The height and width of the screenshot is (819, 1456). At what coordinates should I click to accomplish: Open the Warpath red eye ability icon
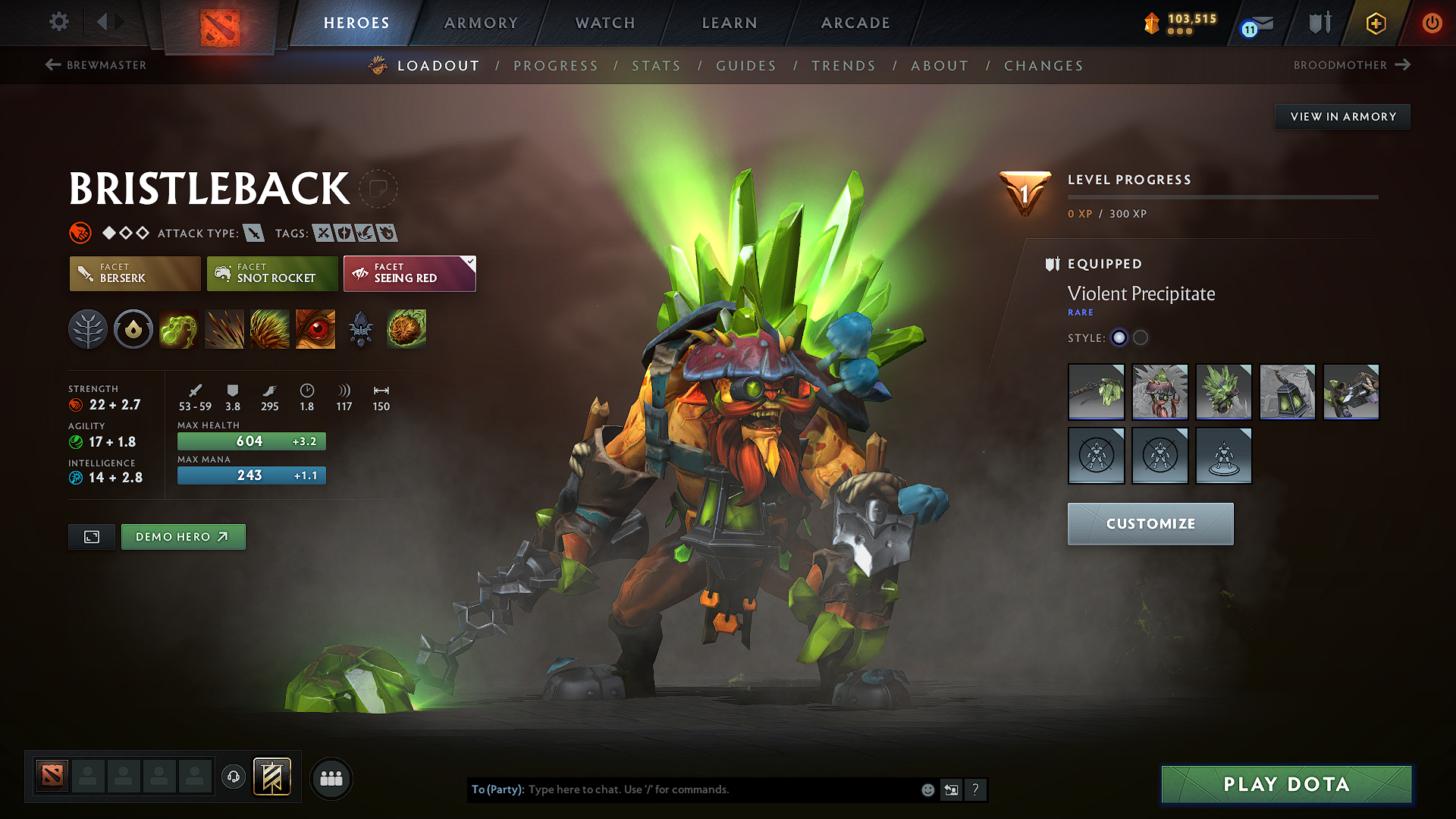point(315,329)
